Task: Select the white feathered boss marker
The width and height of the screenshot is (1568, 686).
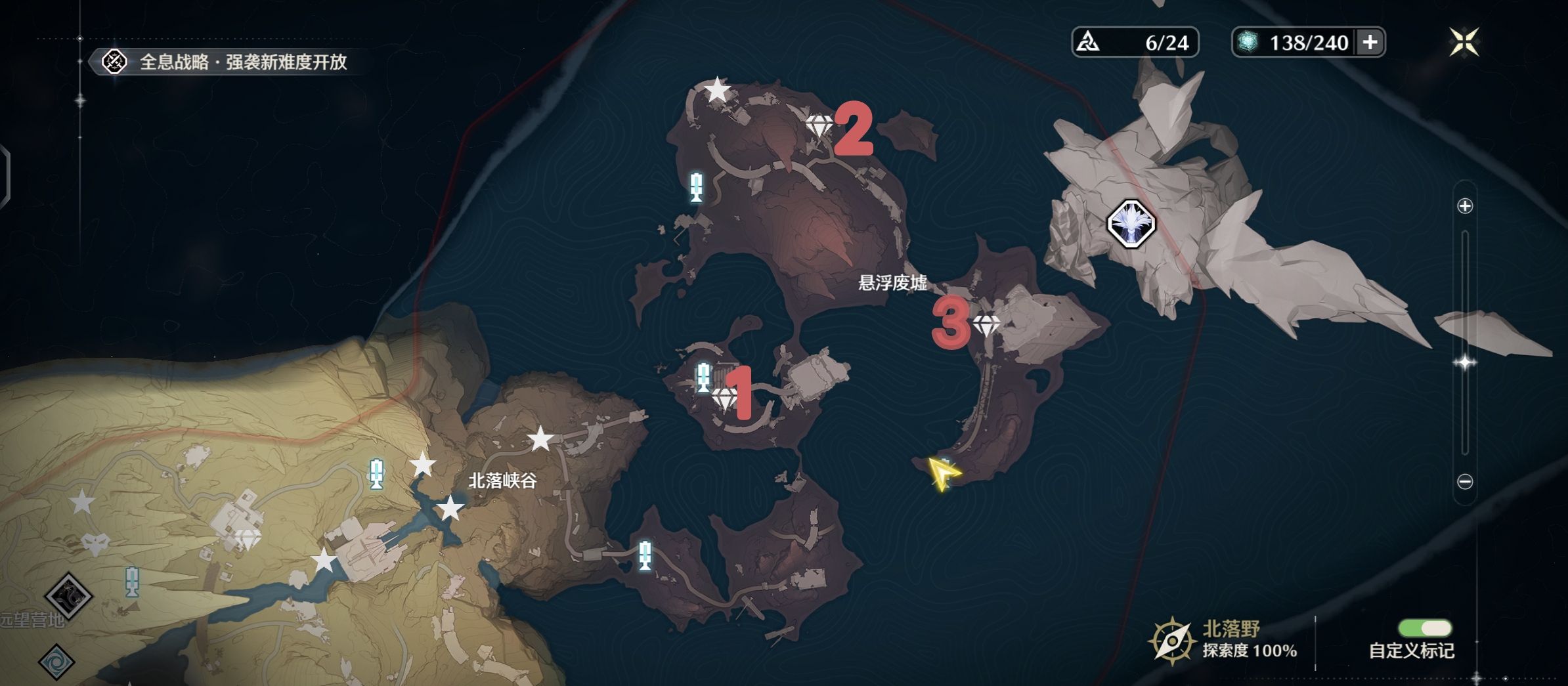Action: 1131,224
